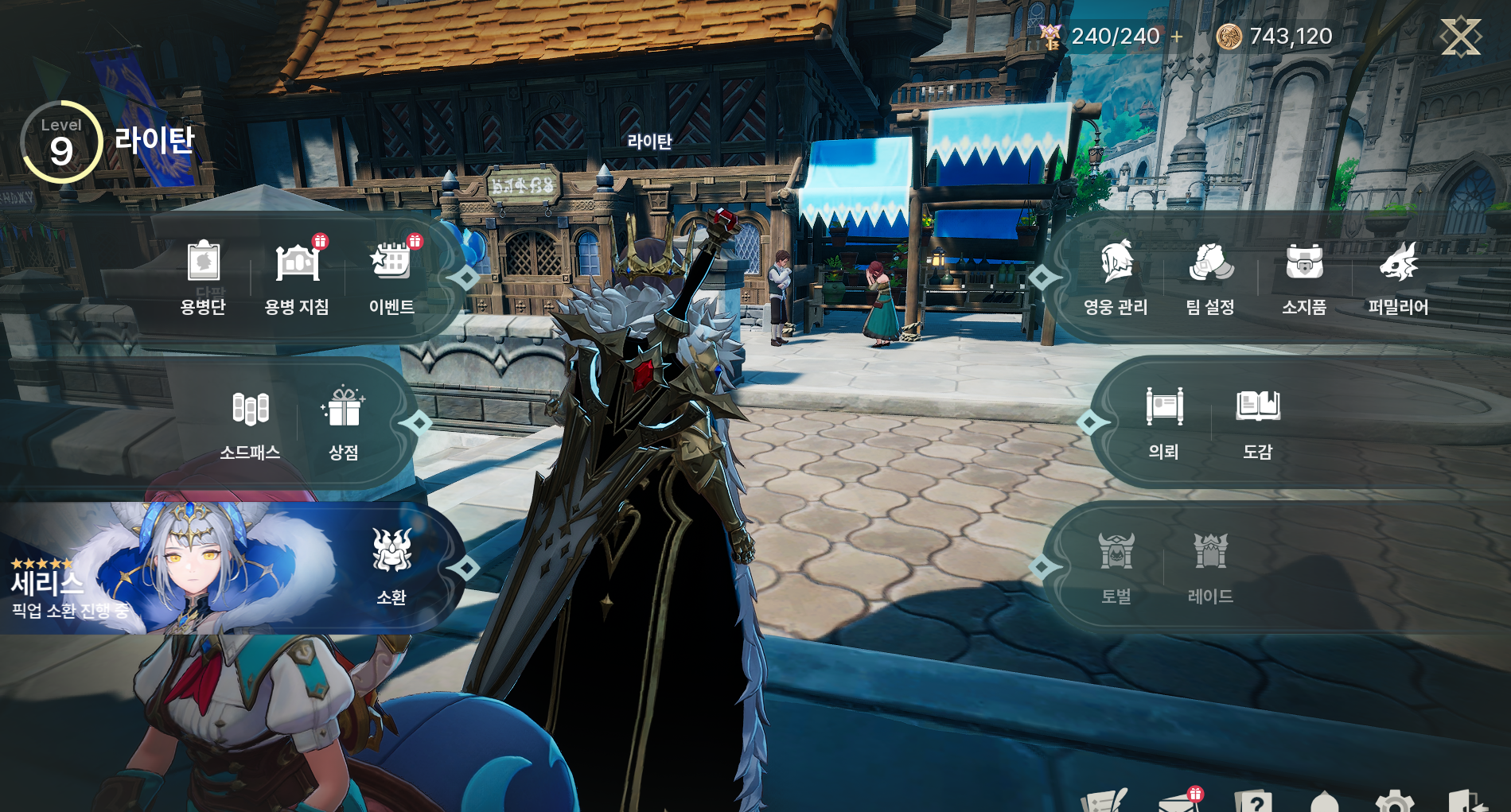Open 용병 지침 mercenary guidelines

pyautogui.click(x=297, y=276)
